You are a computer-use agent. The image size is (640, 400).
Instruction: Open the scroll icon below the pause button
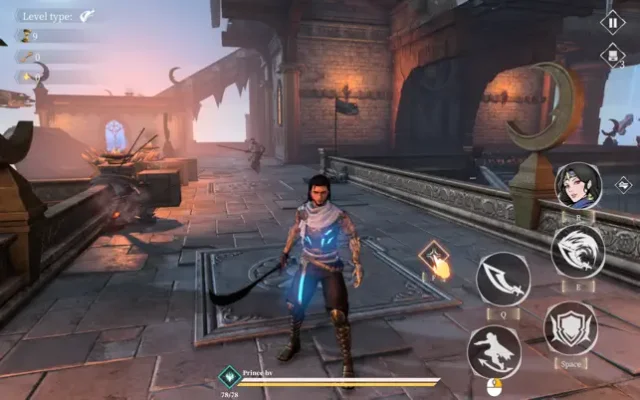[x=612, y=57]
